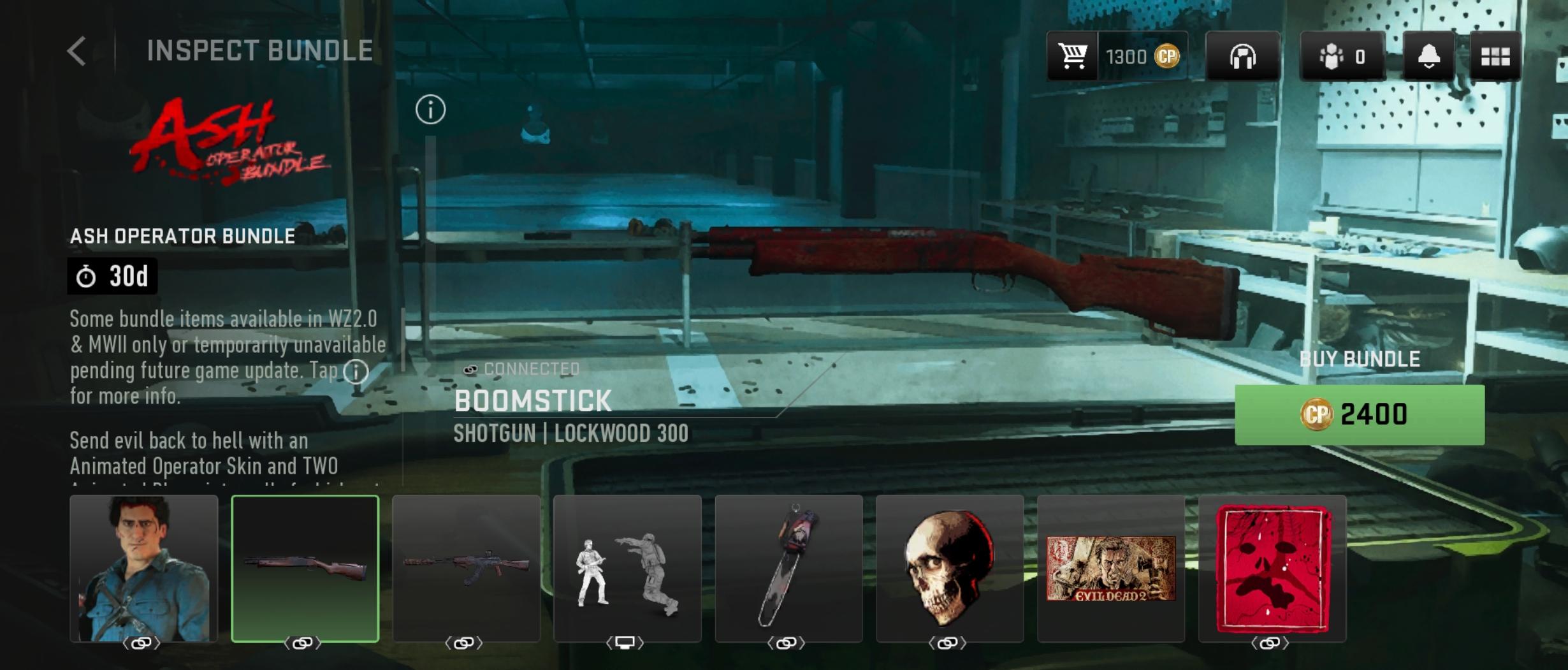Select the chainsaw weapon charm thumbnail

click(x=788, y=568)
